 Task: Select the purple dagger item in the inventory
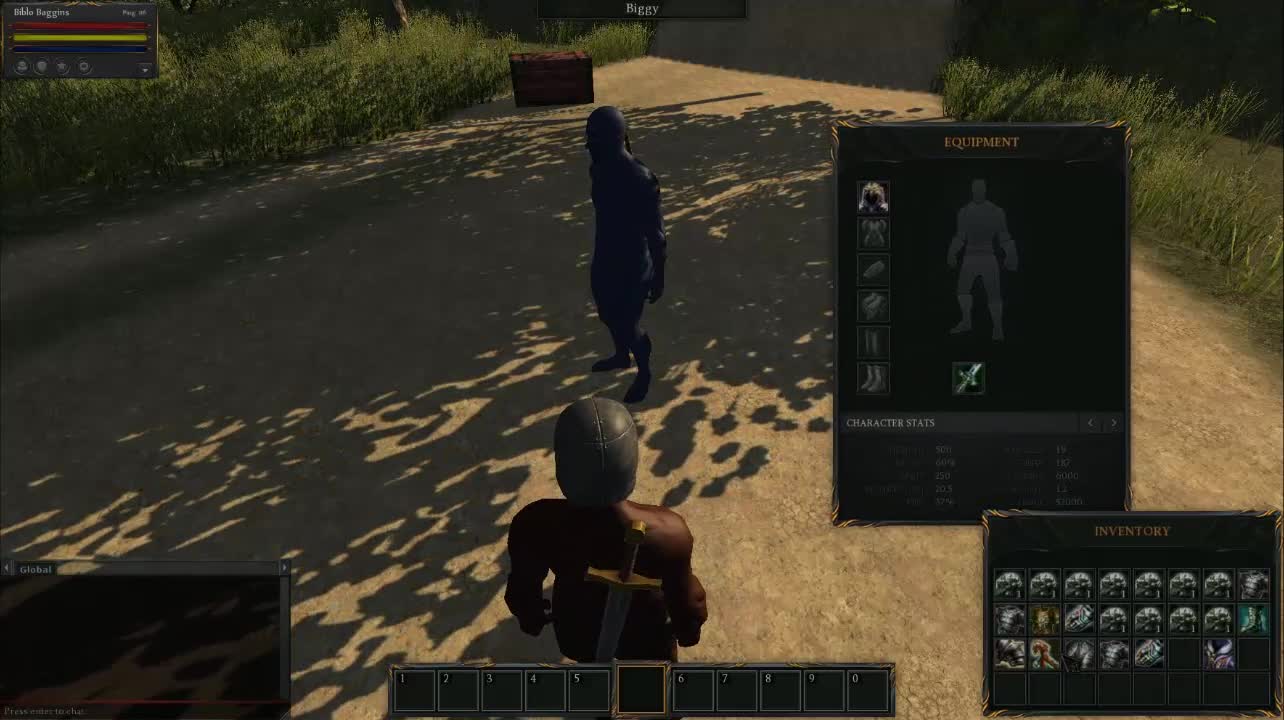pyautogui.click(x=1219, y=655)
